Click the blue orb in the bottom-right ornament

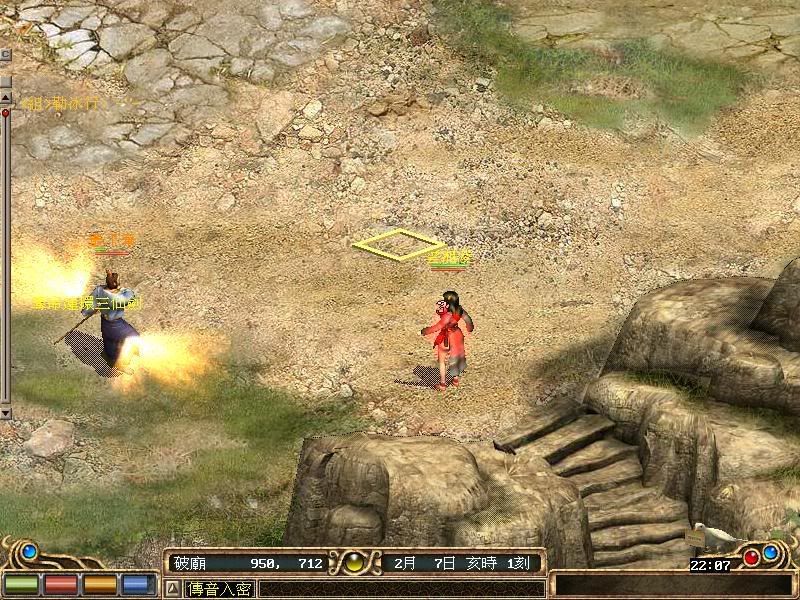pyautogui.click(x=770, y=551)
